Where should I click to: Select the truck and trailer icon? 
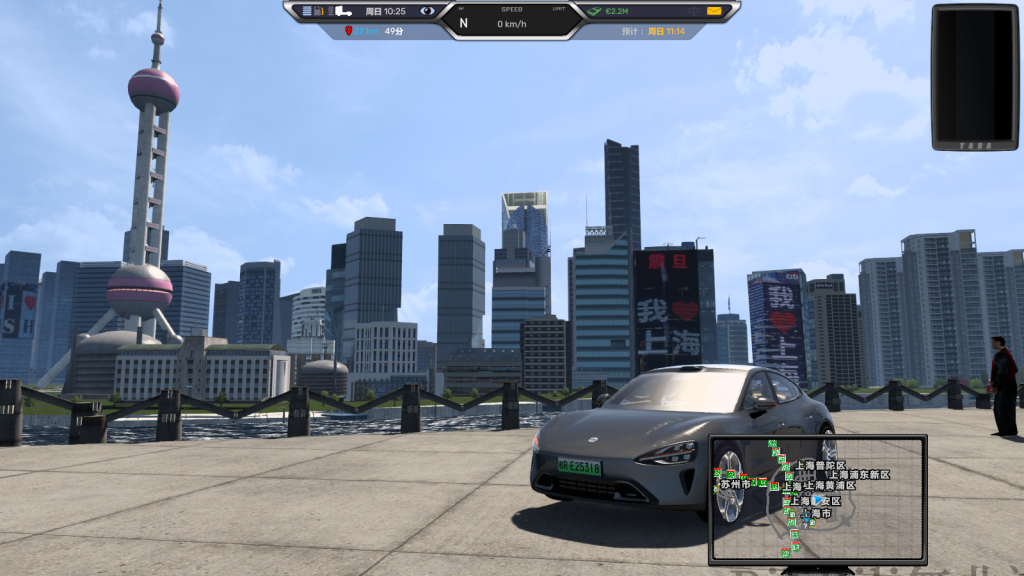pos(343,11)
